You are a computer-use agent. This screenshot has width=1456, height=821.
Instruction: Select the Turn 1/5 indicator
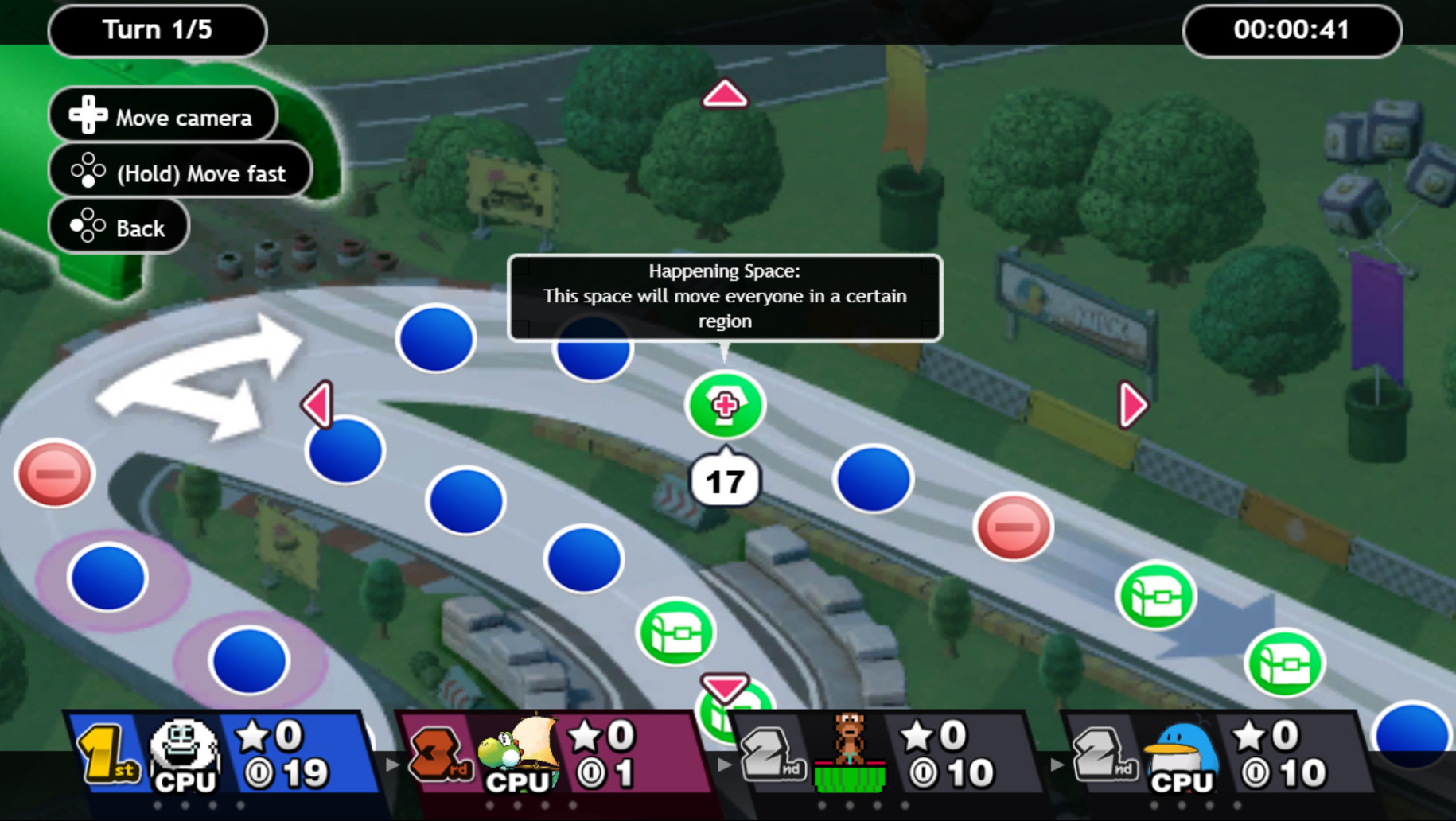157,30
